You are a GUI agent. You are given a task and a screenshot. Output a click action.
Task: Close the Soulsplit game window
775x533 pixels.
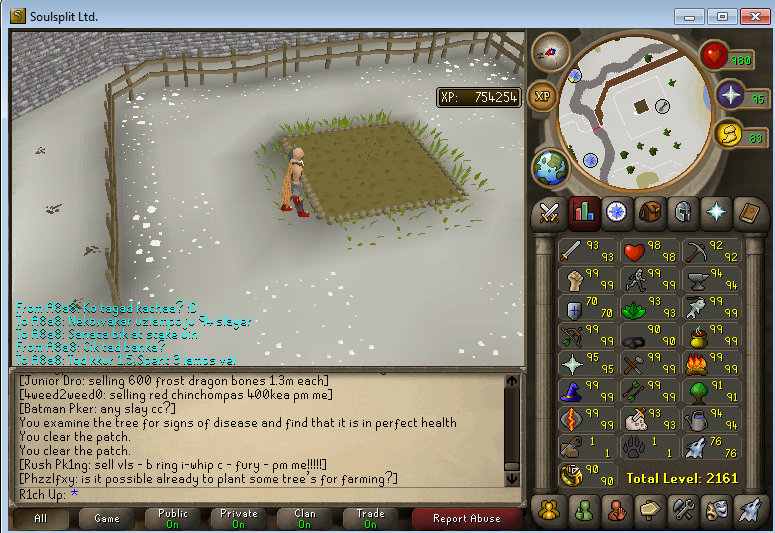(750, 16)
